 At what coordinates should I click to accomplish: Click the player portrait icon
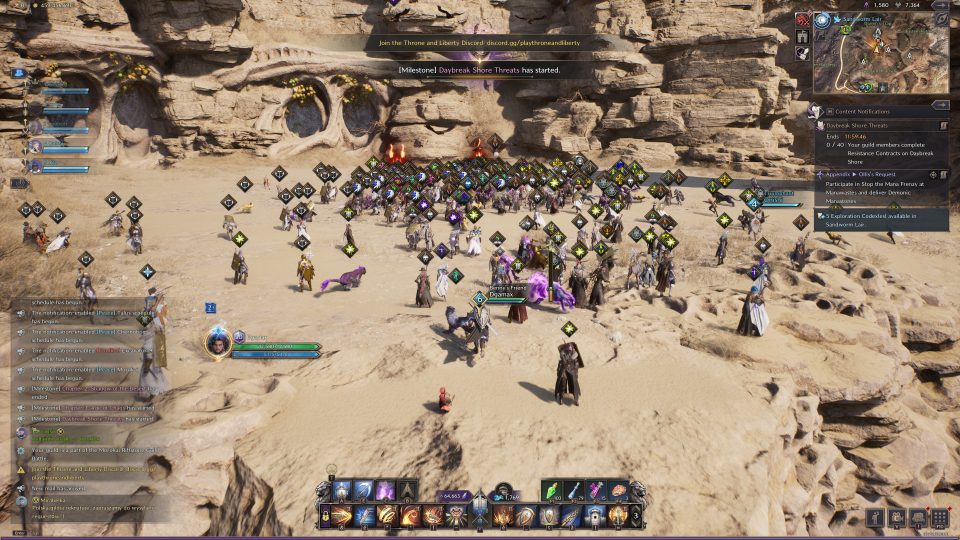point(217,341)
